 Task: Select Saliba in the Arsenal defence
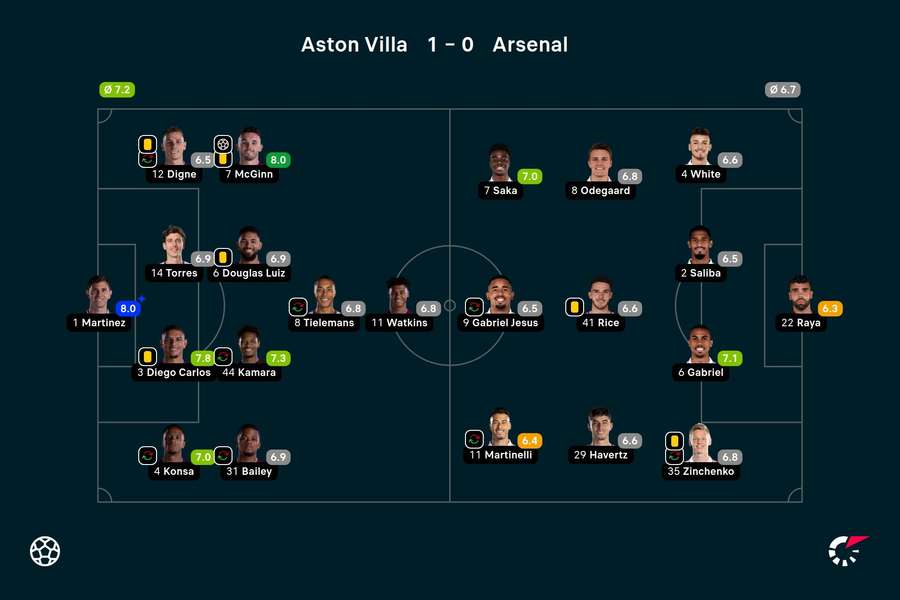pyautogui.click(x=700, y=246)
